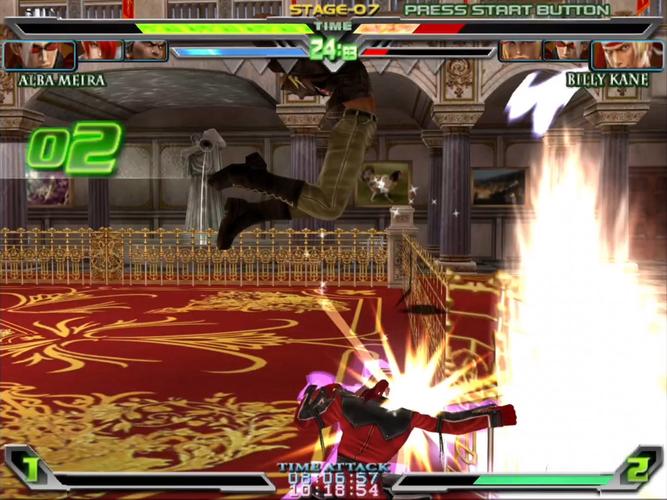Screen dimensions: 667x500
Task: Select Billy Kane's character portrait
Action: click(x=627, y=54)
